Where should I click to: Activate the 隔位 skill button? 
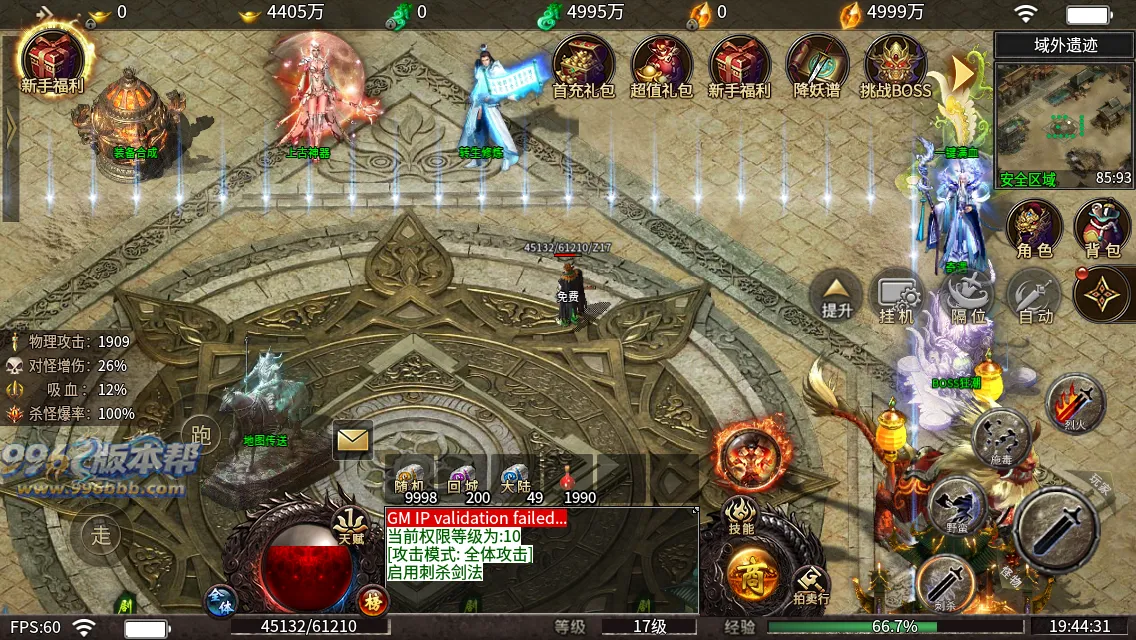click(x=968, y=298)
